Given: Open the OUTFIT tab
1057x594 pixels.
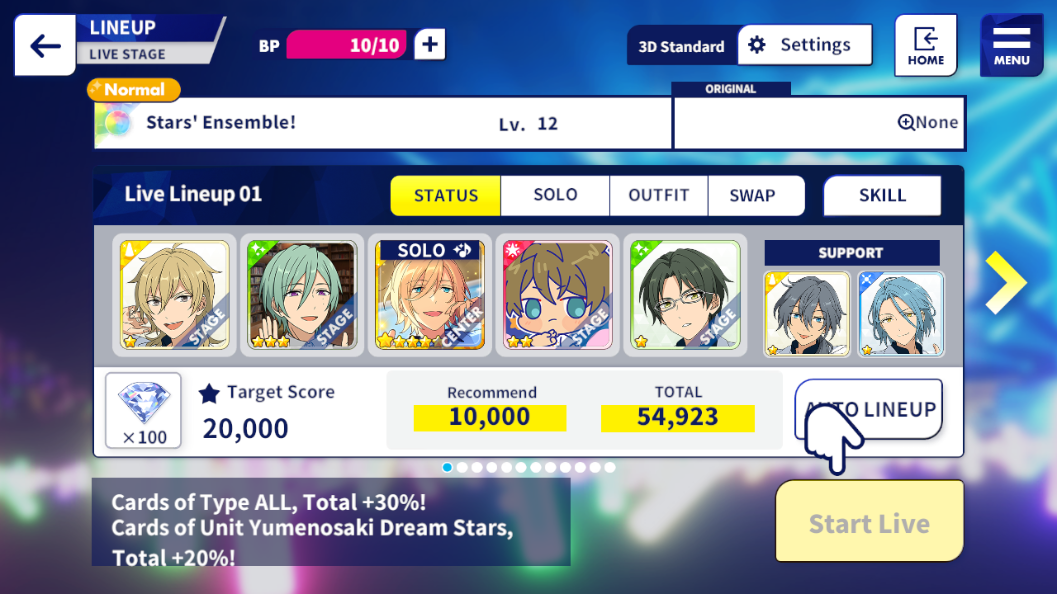Looking at the screenshot, I should tap(658, 196).
